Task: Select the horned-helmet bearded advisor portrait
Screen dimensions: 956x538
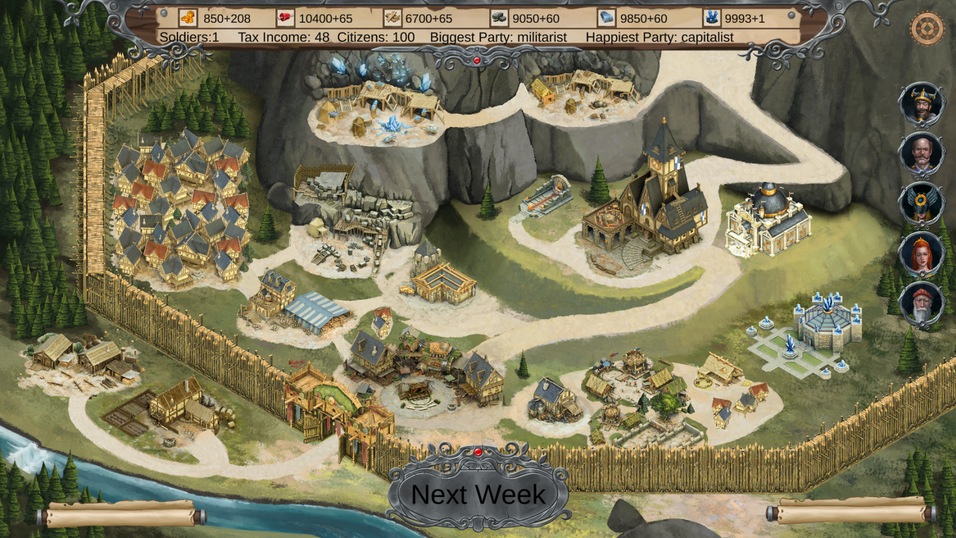Action: pyautogui.click(x=921, y=103)
